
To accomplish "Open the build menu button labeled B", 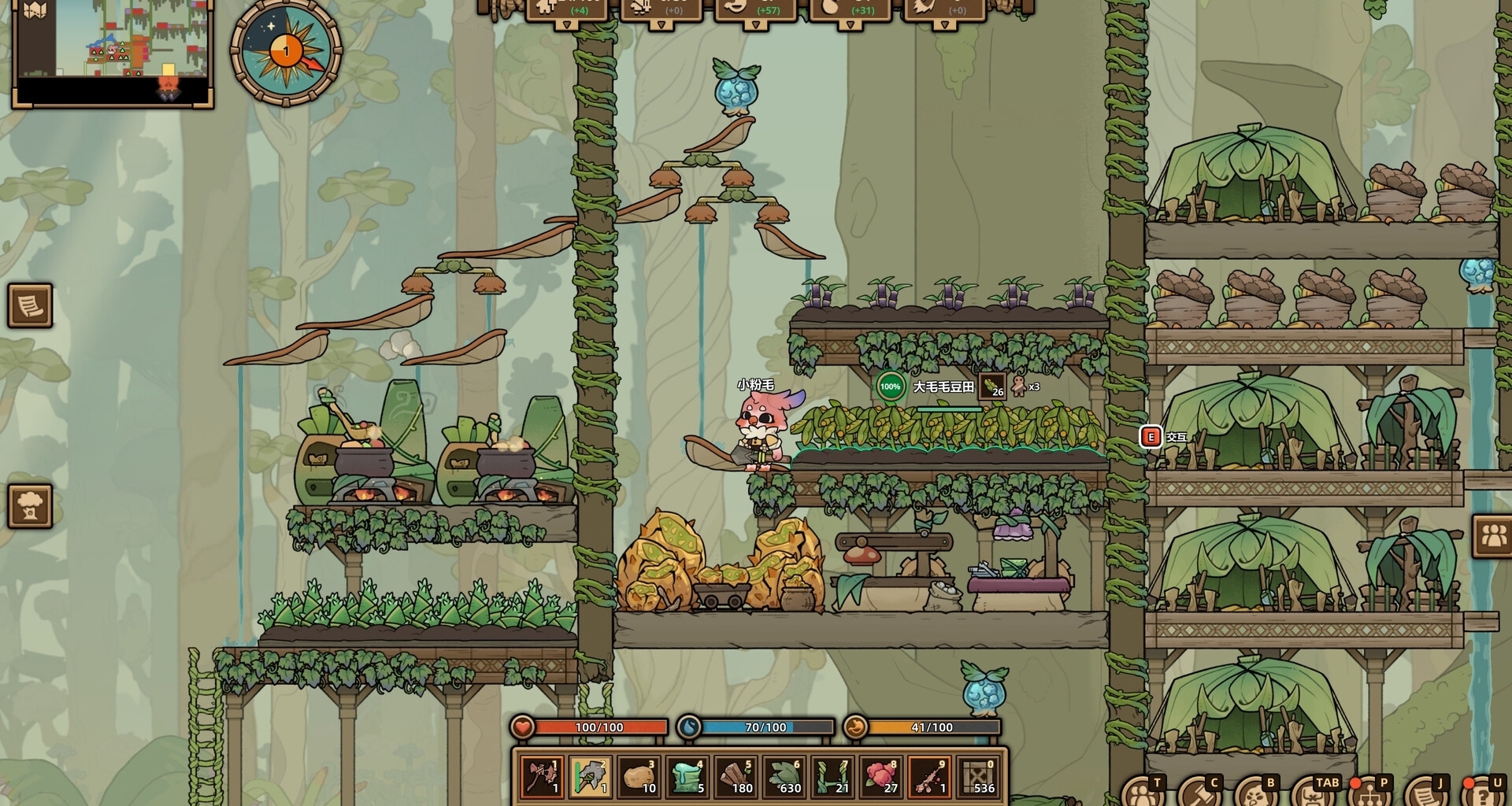I will point(1254,795).
